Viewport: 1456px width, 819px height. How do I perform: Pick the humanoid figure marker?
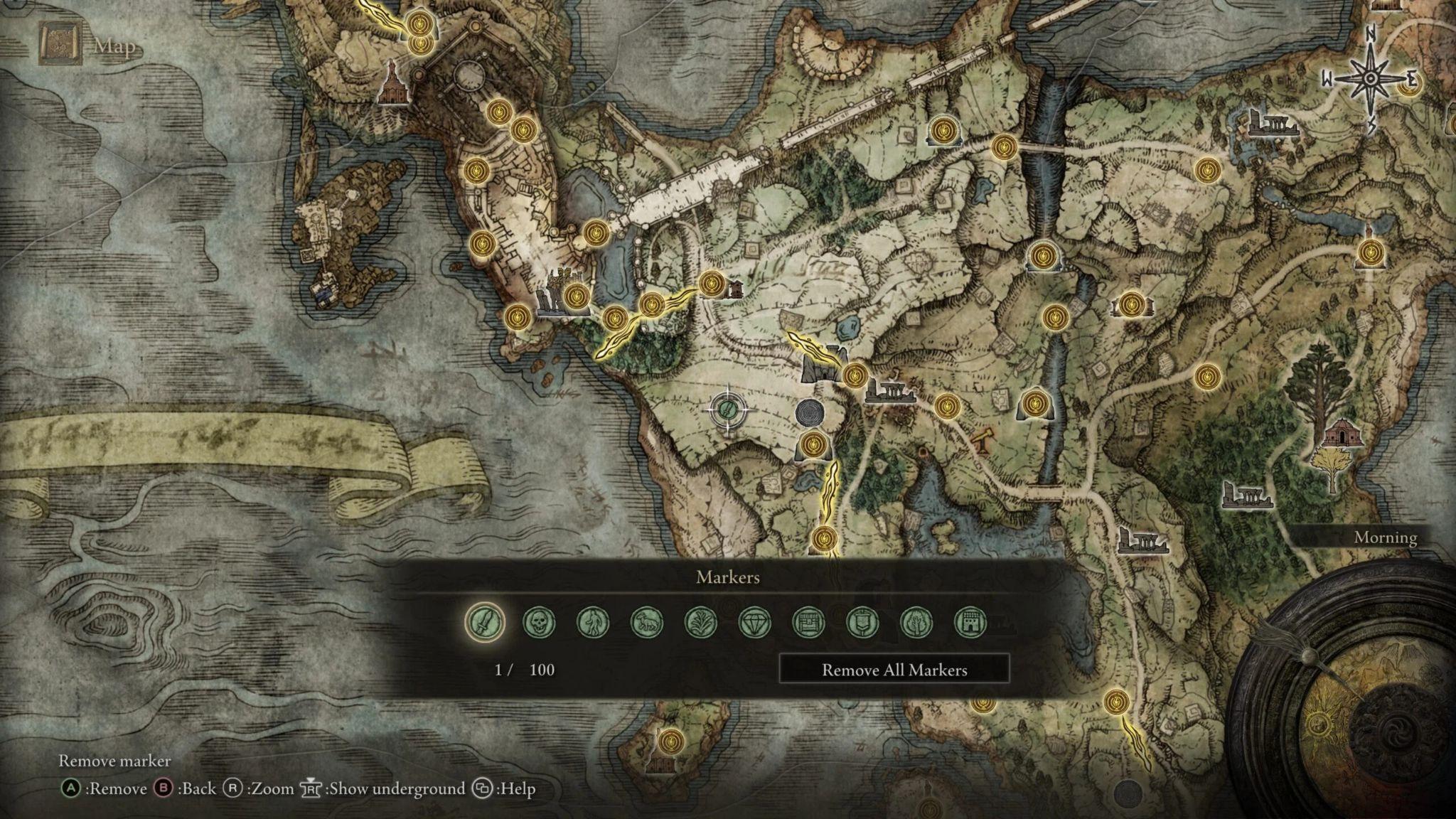click(x=593, y=623)
